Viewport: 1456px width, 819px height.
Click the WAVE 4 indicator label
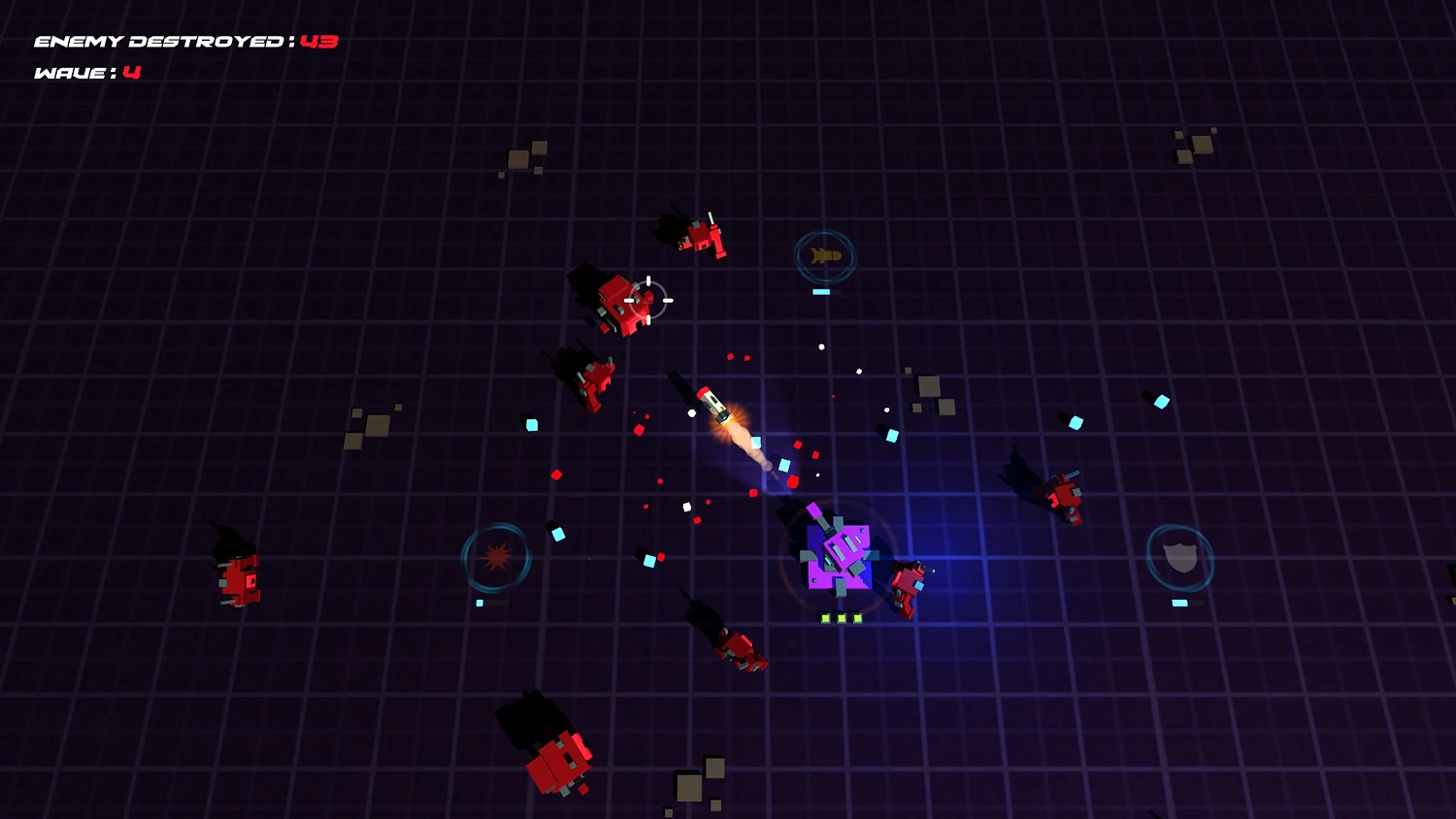click(85, 70)
